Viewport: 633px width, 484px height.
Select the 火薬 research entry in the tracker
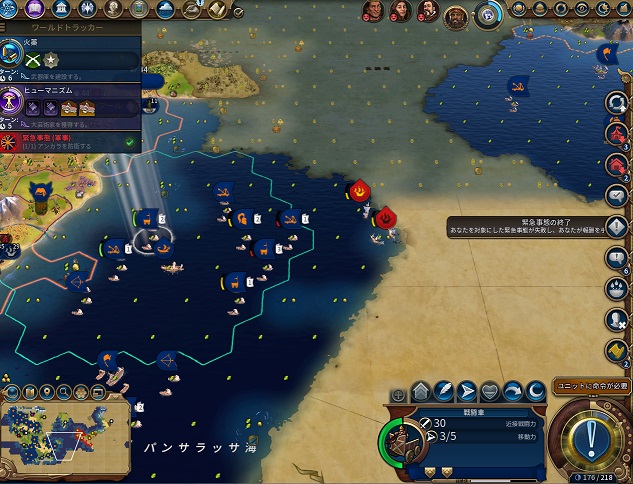(70, 59)
